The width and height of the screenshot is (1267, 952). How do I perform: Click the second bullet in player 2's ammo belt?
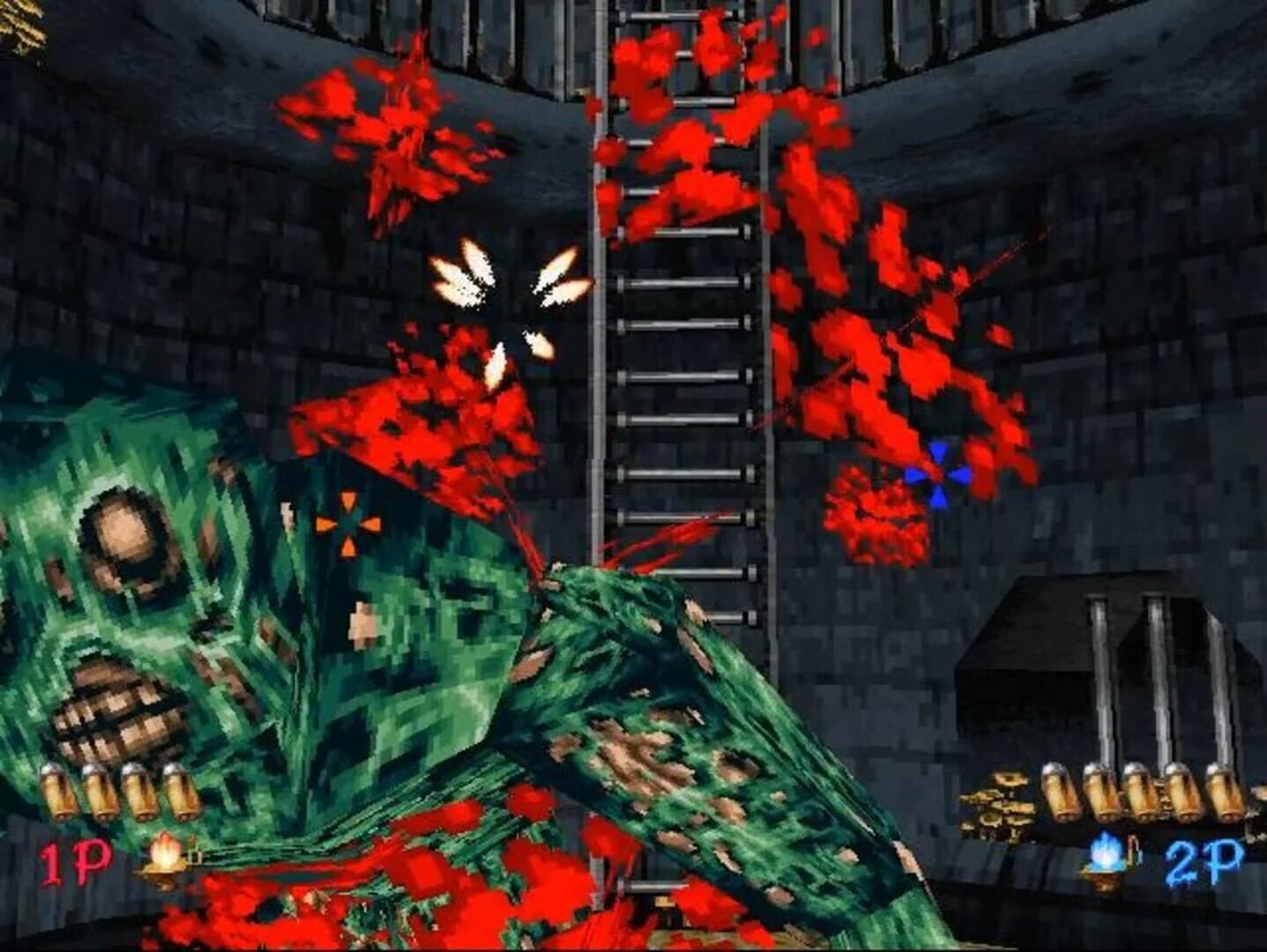[x=1102, y=789]
